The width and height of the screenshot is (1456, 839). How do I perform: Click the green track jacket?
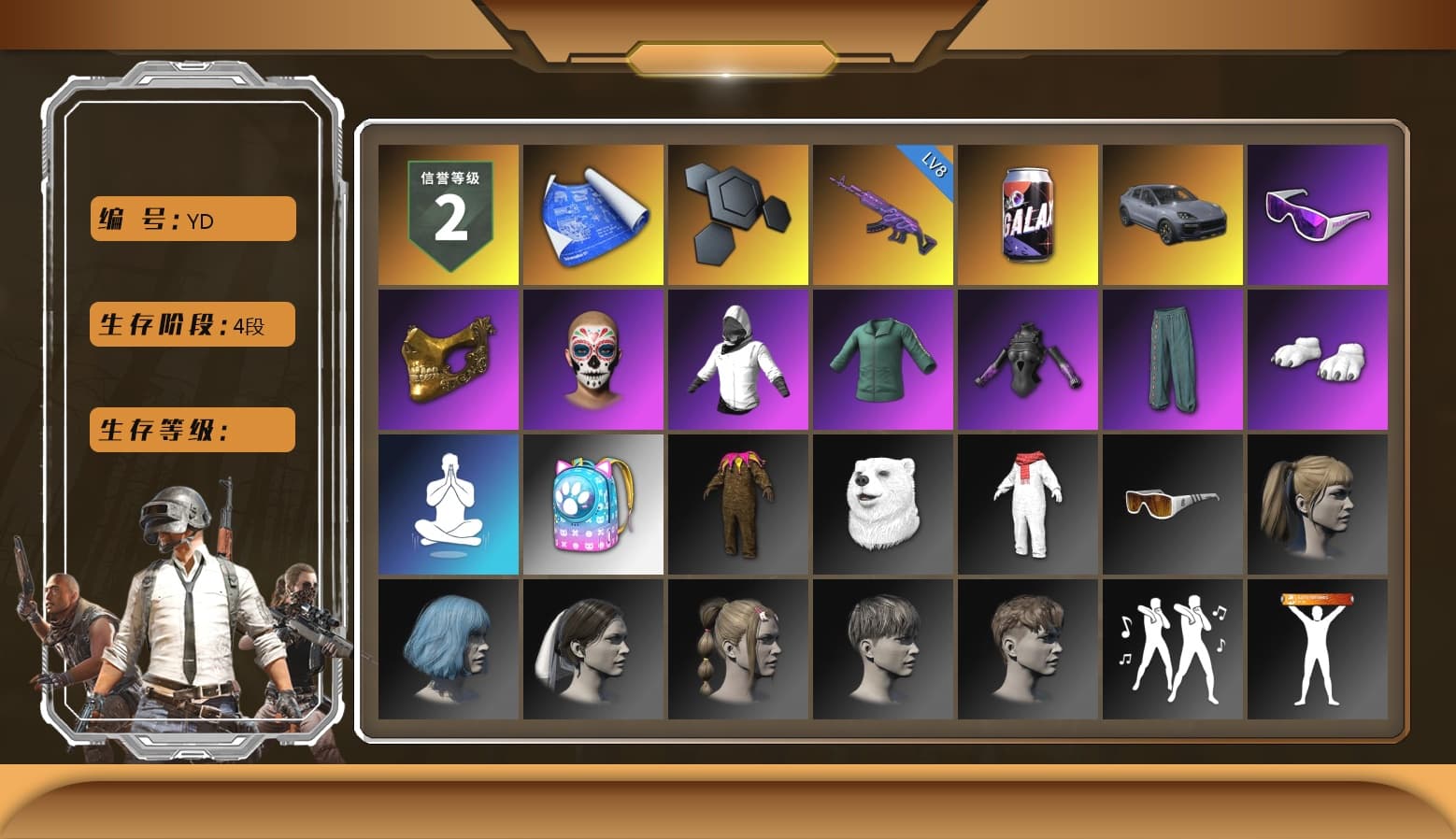[x=883, y=359]
